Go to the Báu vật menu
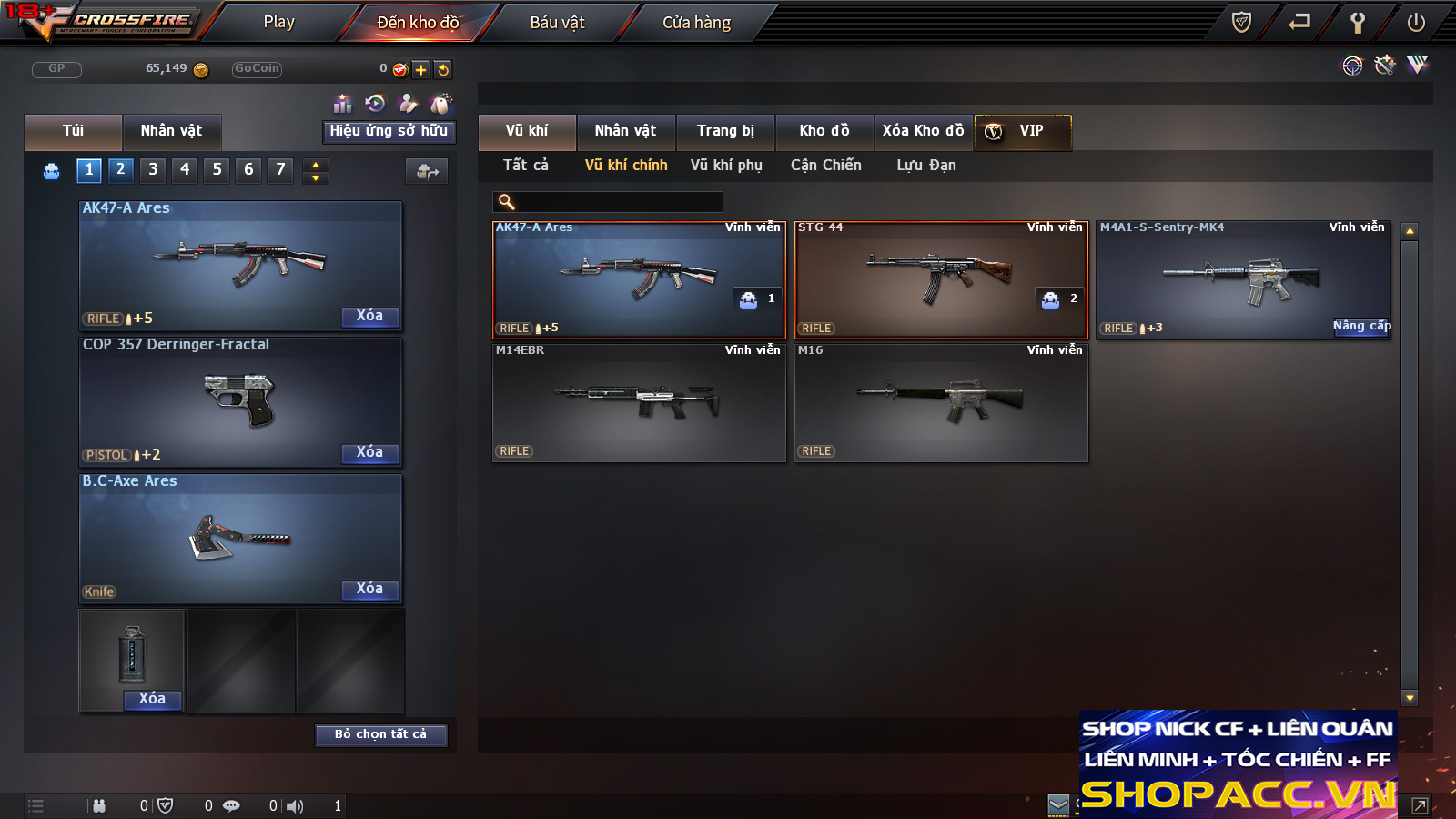Image resolution: width=1456 pixels, height=819 pixels. click(x=557, y=22)
